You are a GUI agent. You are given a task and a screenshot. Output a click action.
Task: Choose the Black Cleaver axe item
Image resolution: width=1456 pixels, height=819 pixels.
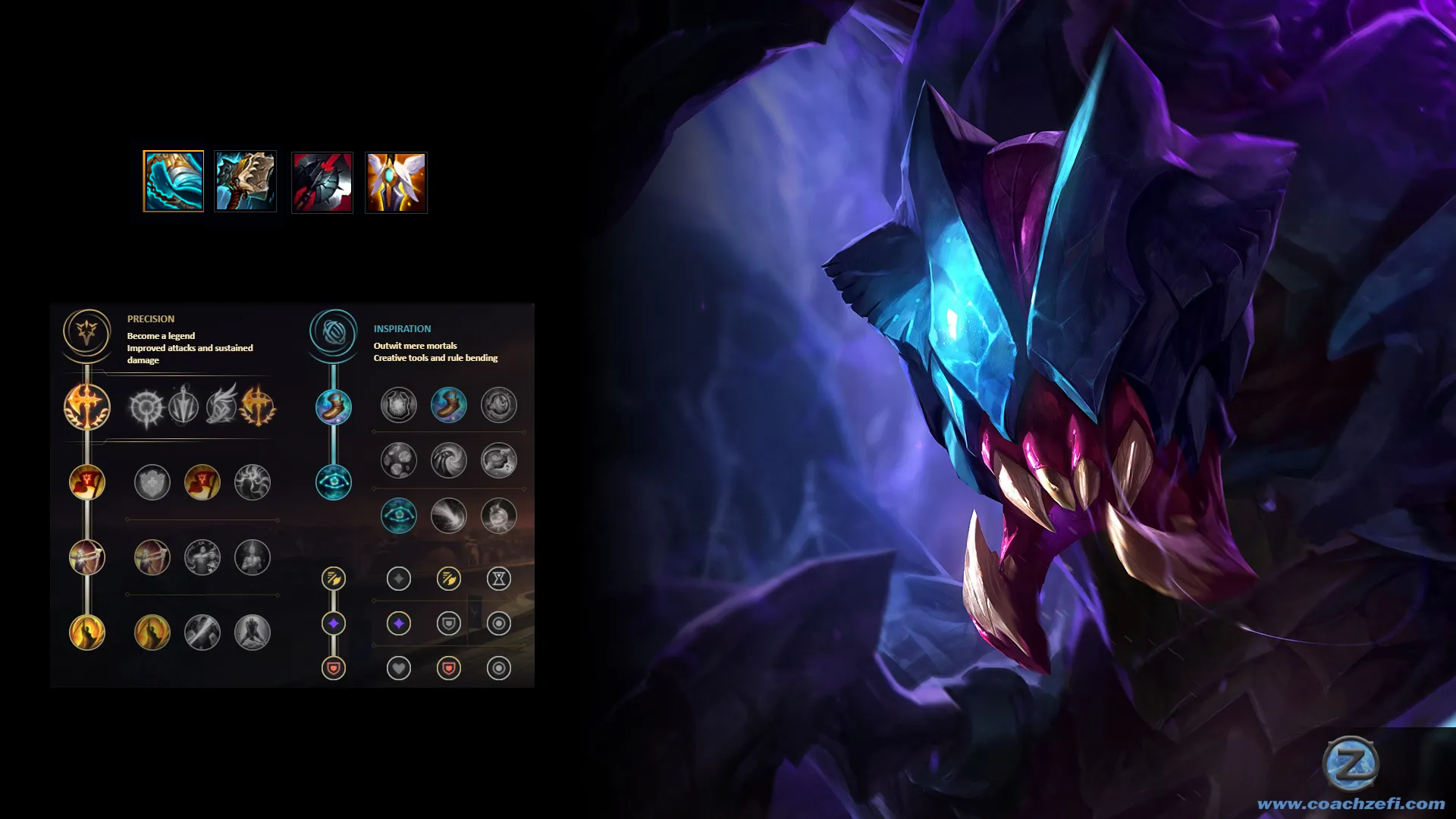point(322,183)
